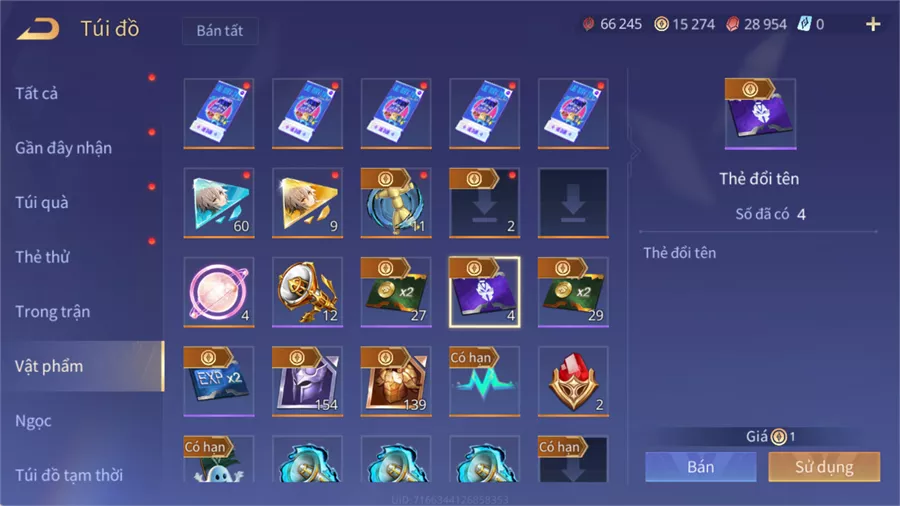Select the hero shard slot with 60
Viewport: 900px width, 506px height.
coord(219,203)
